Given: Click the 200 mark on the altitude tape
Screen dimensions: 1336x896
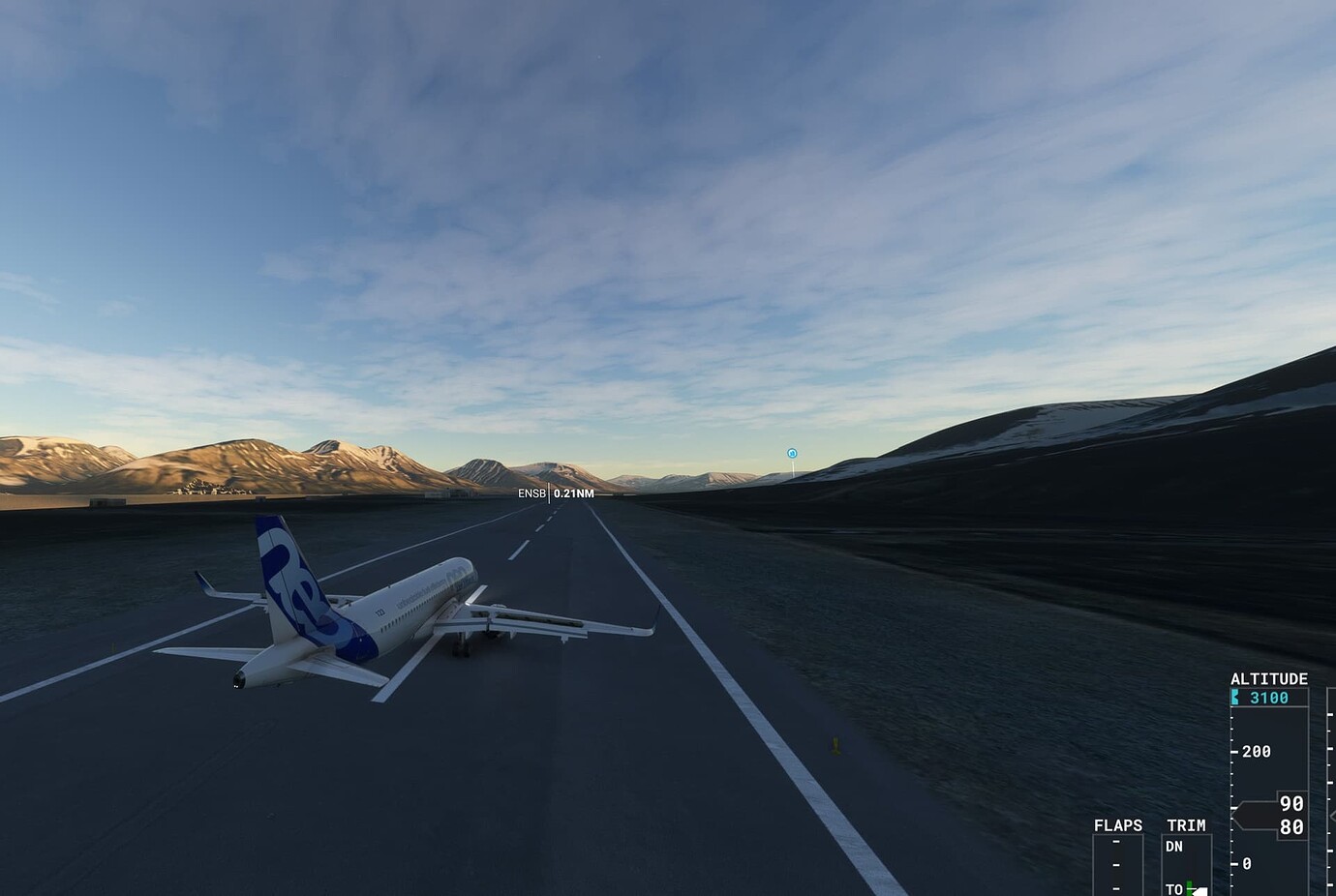Looking at the screenshot, I should click(1257, 752).
